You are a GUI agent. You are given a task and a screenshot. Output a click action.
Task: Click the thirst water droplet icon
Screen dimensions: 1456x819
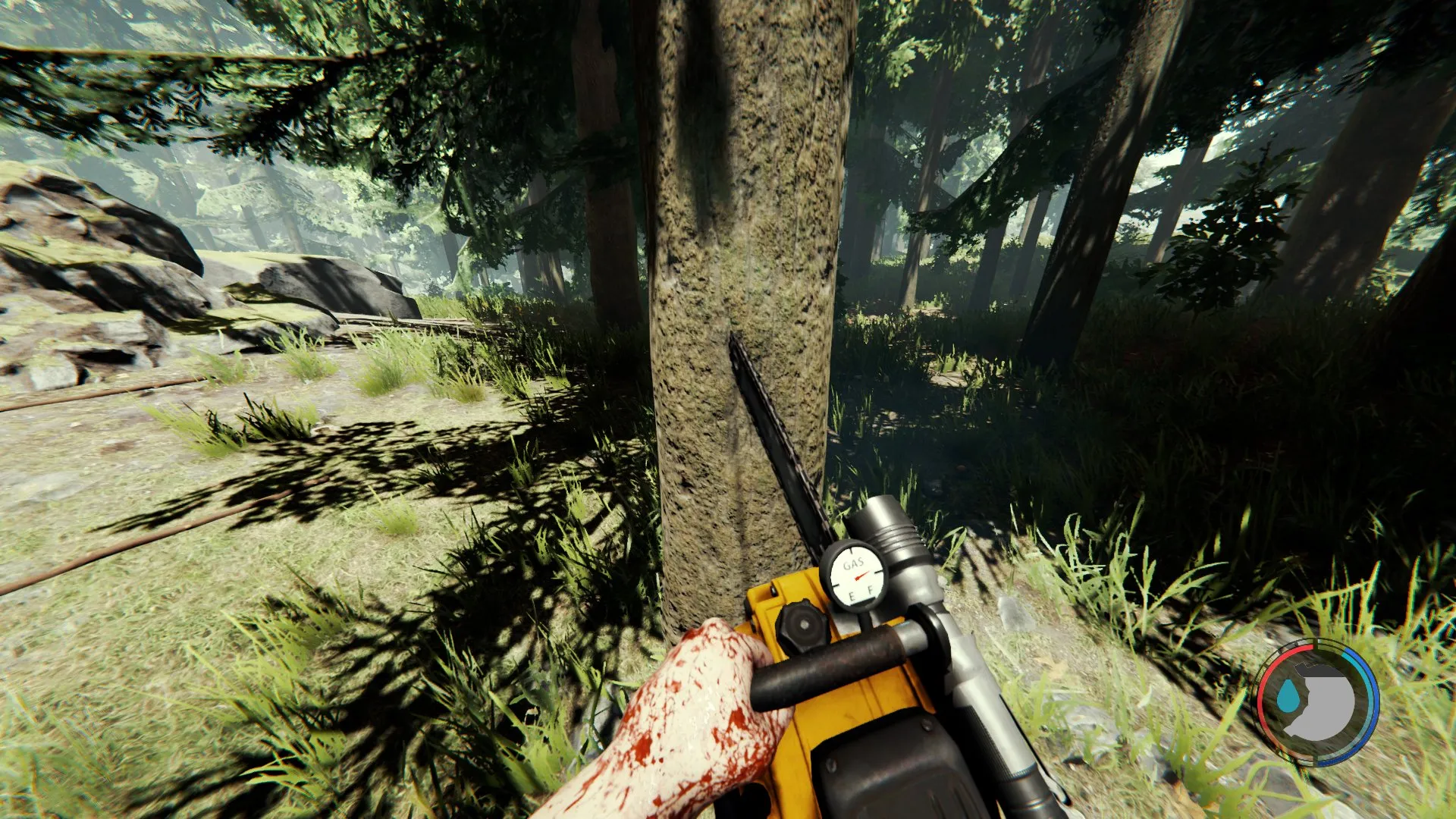point(1288,696)
